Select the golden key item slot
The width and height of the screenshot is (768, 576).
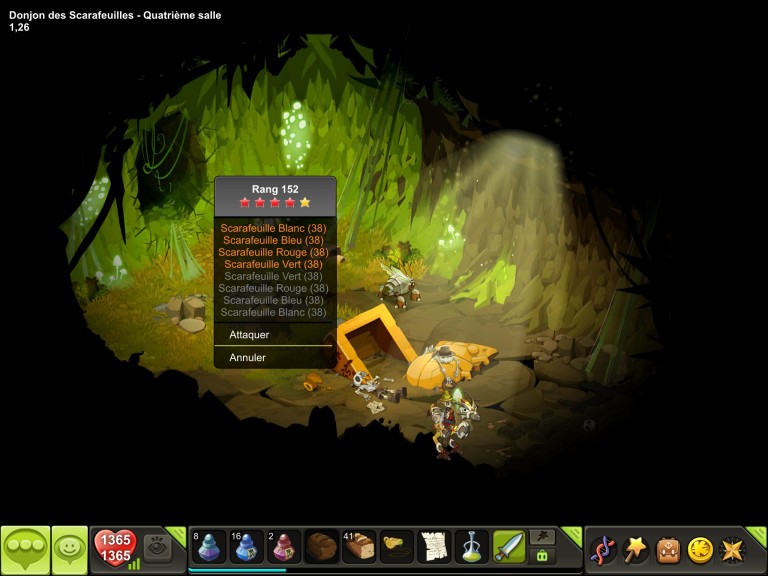[396, 547]
